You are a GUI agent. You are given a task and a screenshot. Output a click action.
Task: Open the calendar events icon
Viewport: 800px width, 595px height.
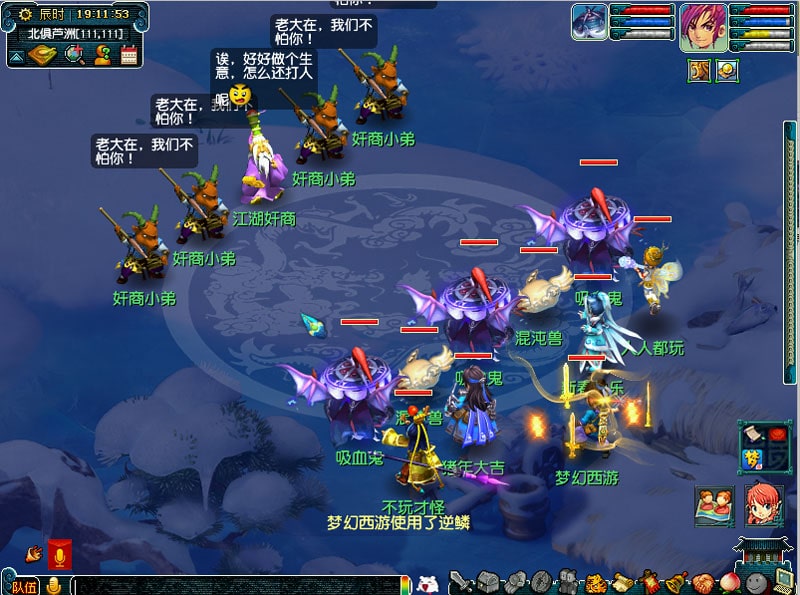point(129,55)
